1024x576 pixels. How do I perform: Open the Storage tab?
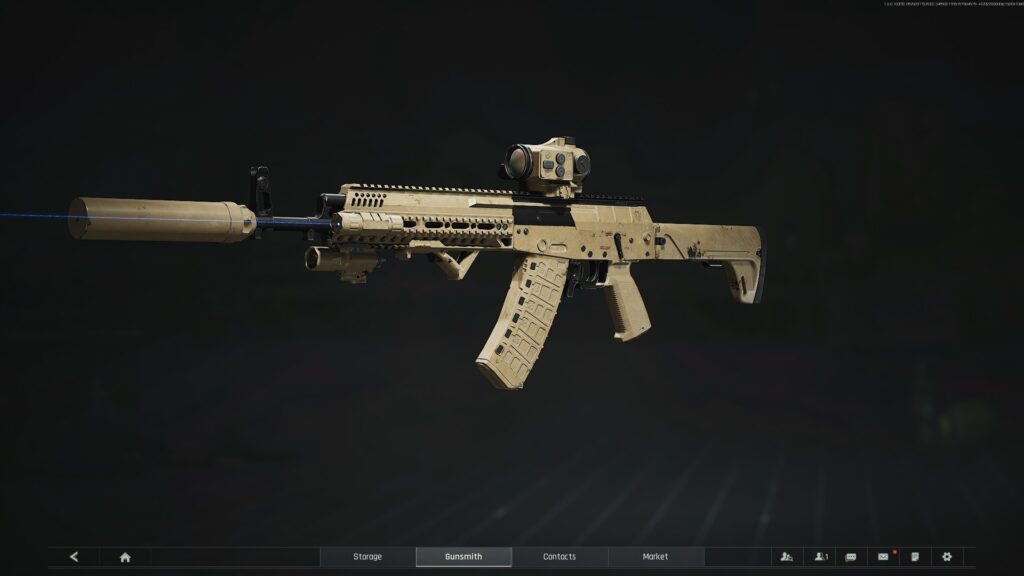[367, 557]
